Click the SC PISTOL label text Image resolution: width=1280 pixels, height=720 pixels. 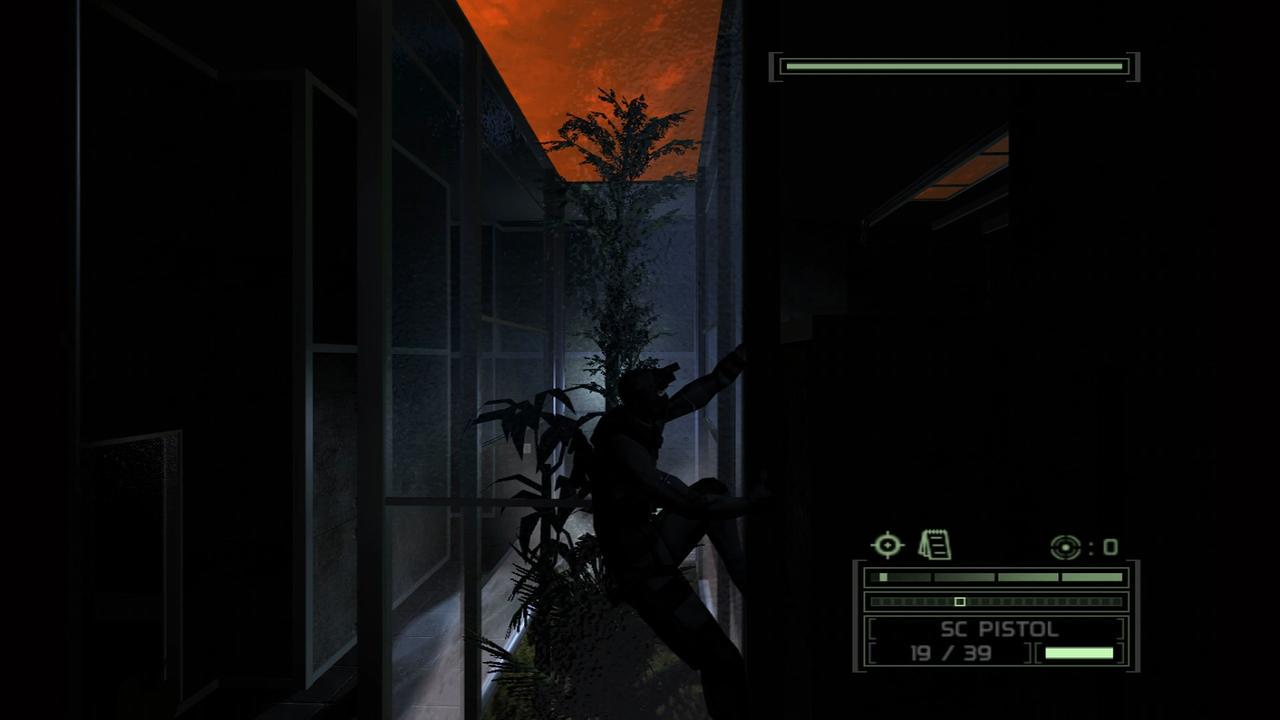click(x=1000, y=630)
